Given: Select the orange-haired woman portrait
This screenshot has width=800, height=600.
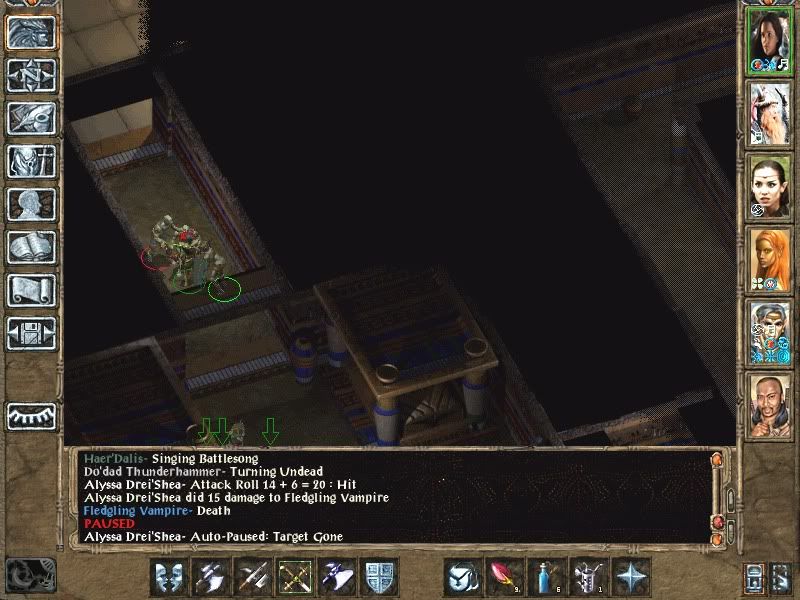Looking at the screenshot, I should point(770,258).
